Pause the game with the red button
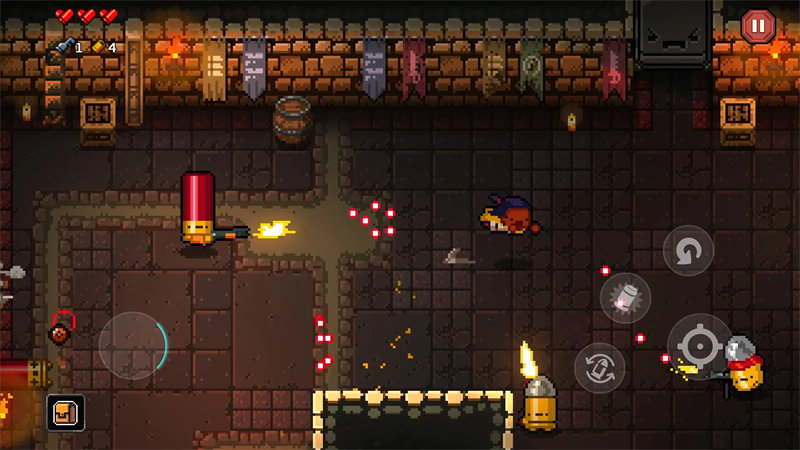 pyautogui.click(x=757, y=26)
